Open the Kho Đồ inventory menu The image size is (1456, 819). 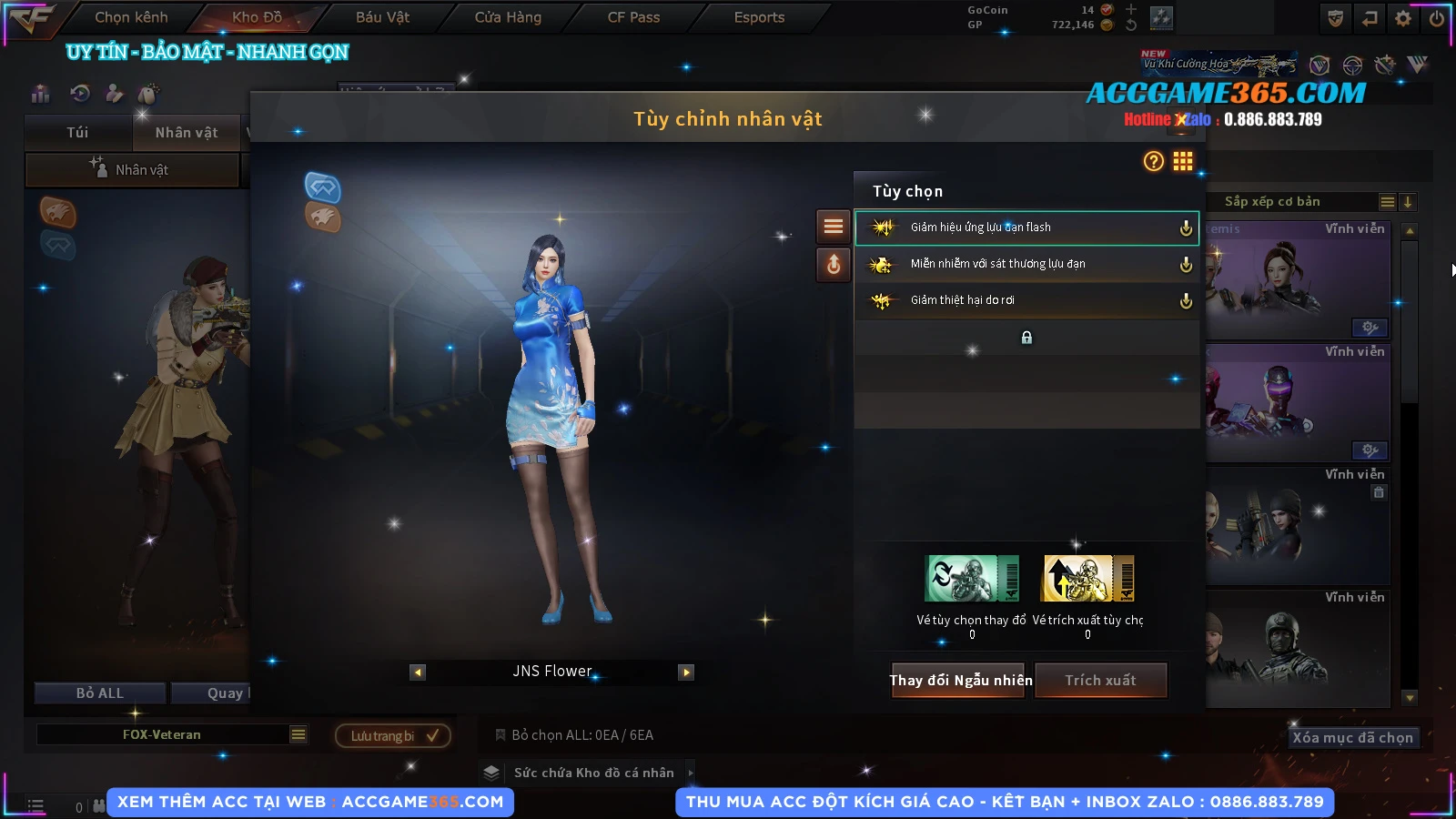pyautogui.click(x=257, y=17)
